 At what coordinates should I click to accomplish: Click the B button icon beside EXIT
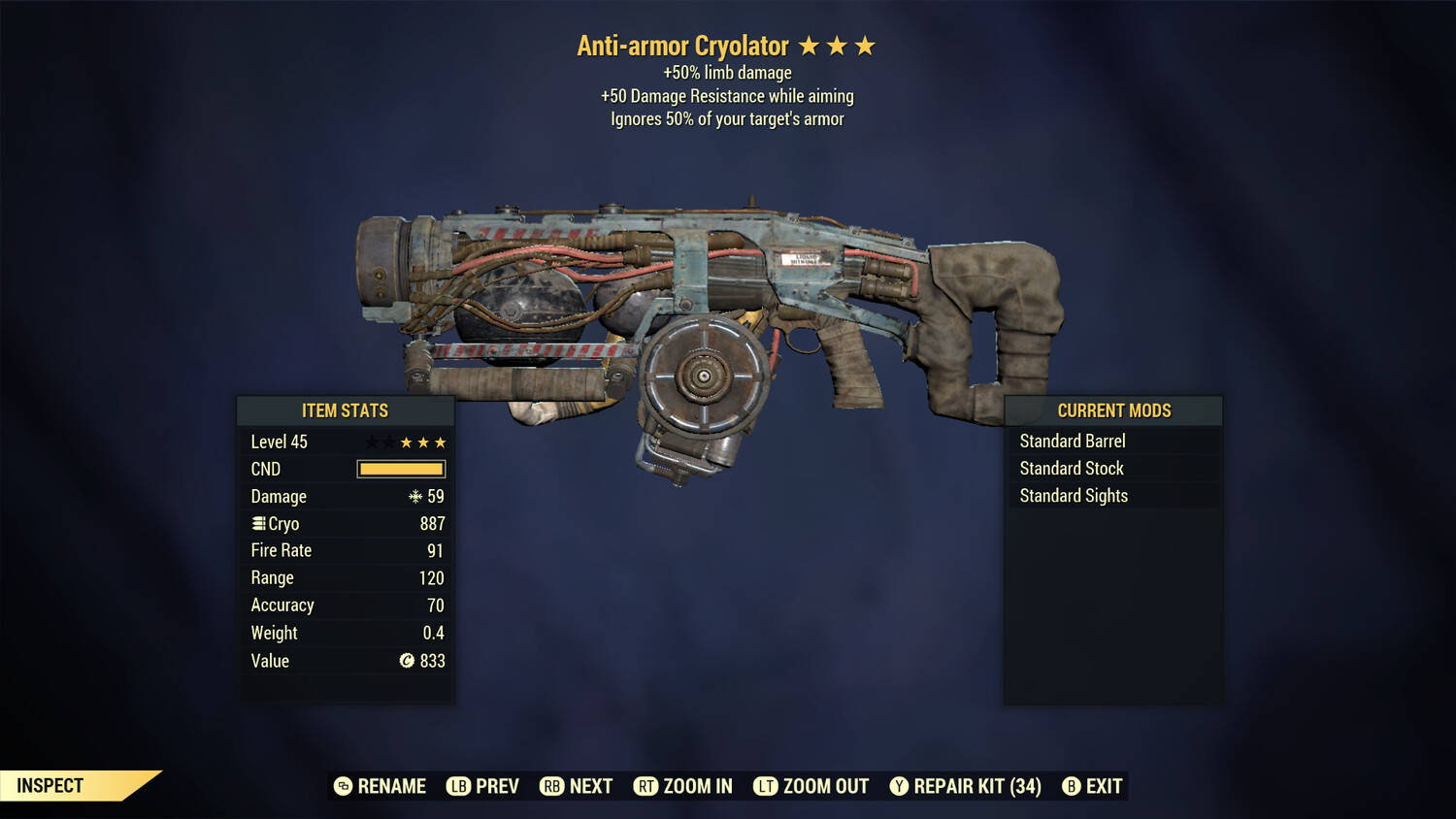point(1071,786)
